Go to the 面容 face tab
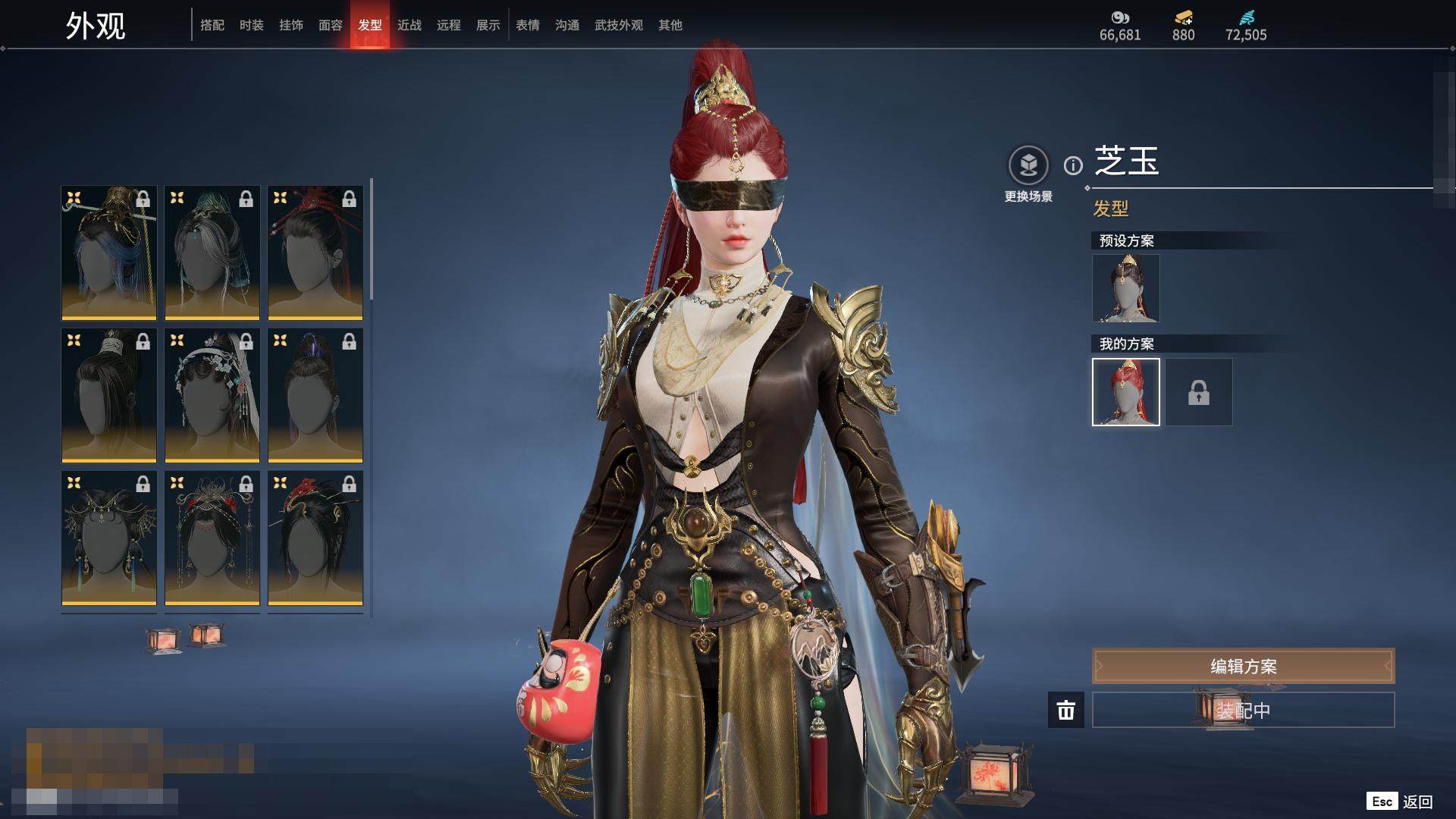Image resolution: width=1456 pixels, height=819 pixels. pyautogui.click(x=331, y=25)
